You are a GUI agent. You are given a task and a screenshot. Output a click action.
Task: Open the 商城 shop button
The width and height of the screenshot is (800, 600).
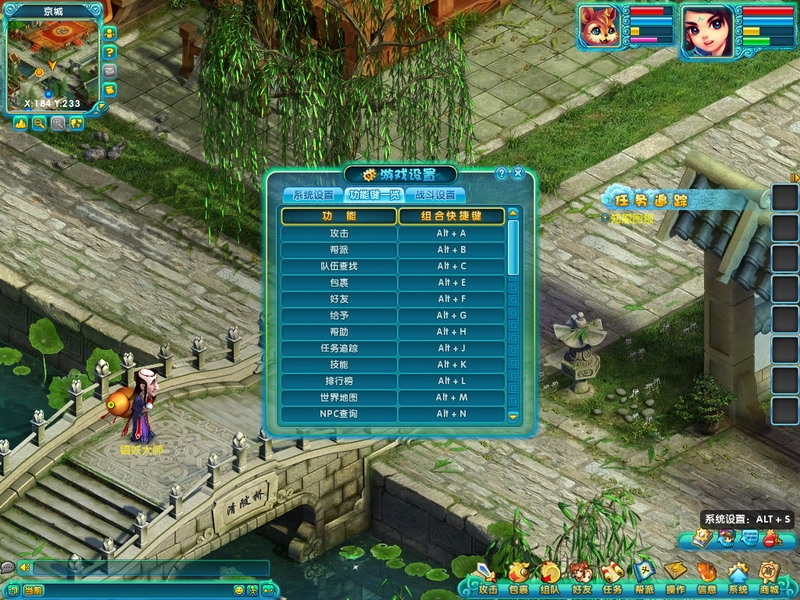coord(769,574)
